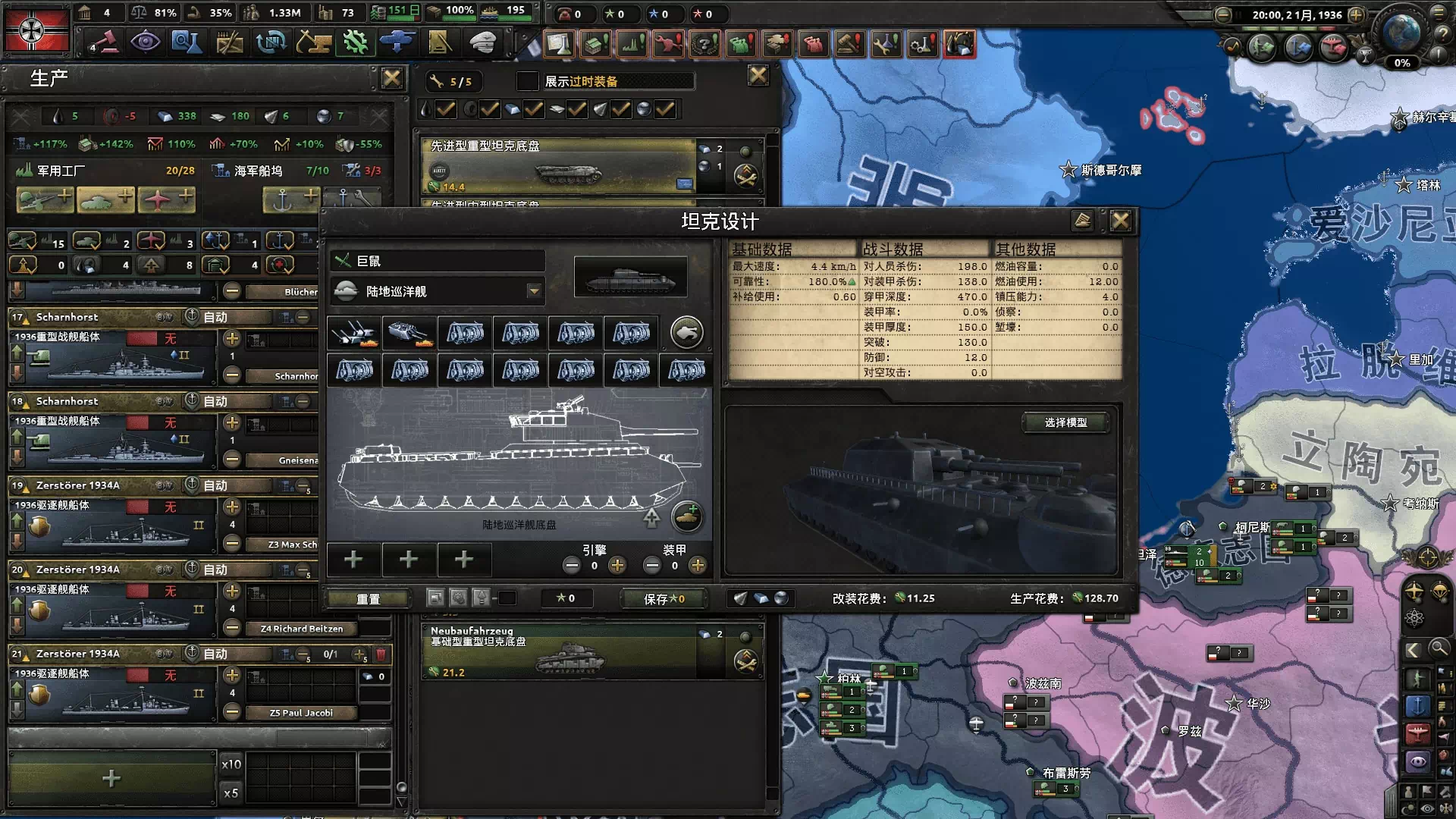Toggle the 展示过时装备 checkbox

pos(527,81)
